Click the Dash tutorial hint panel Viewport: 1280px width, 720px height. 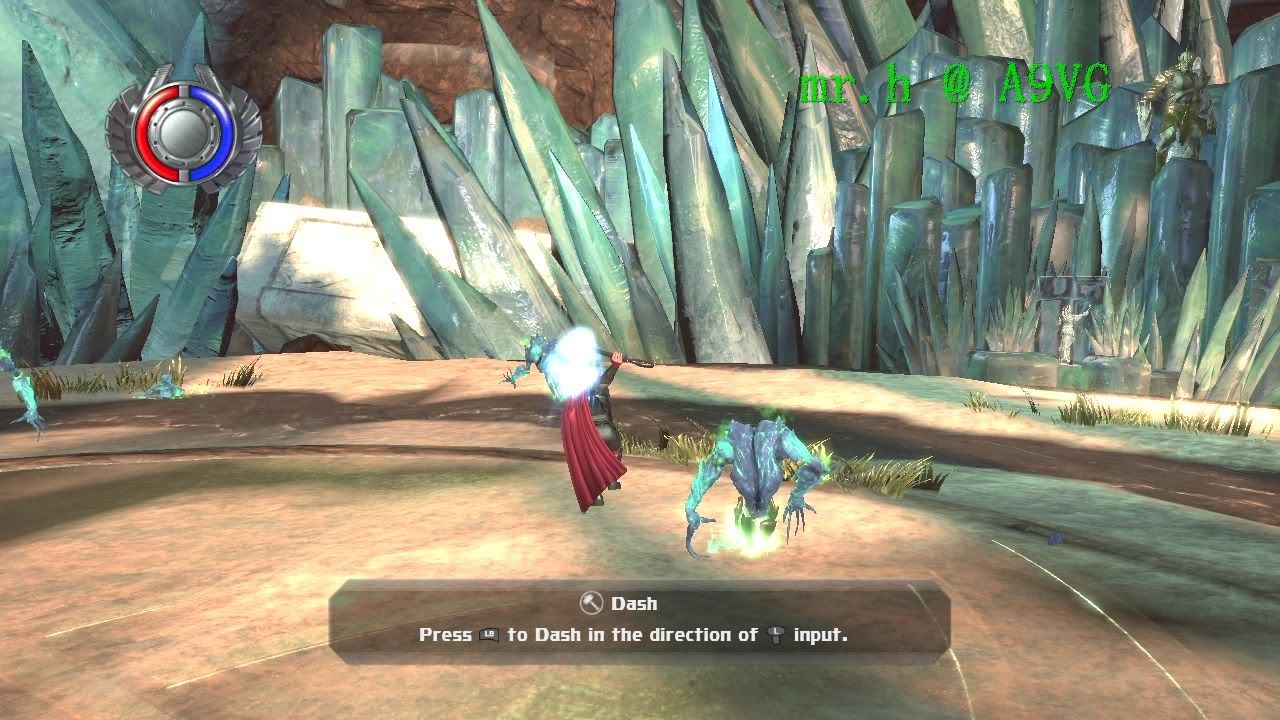click(640, 621)
